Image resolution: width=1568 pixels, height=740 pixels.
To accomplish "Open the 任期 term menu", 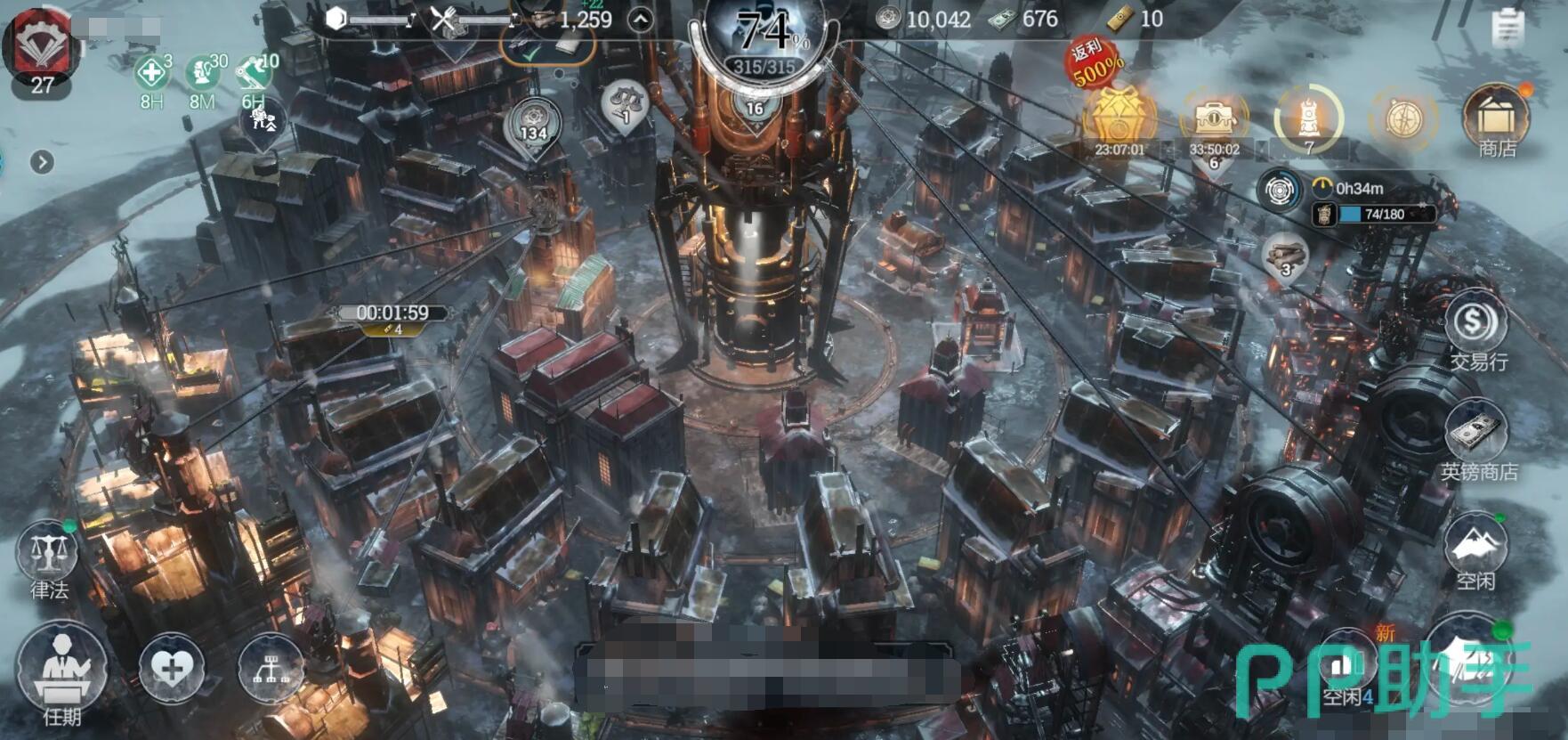I will 61,674.
